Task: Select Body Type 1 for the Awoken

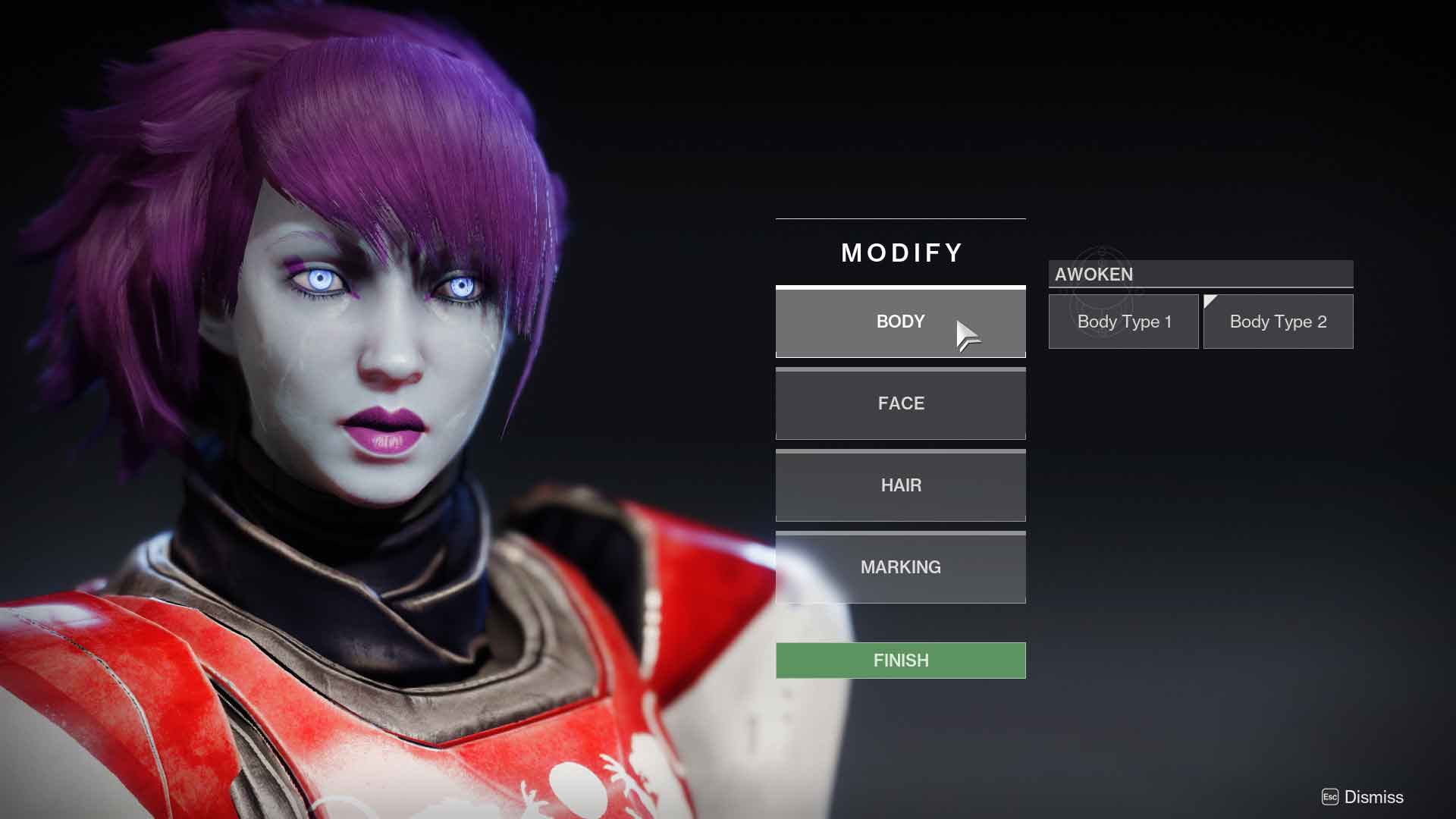Action: pyautogui.click(x=1123, y=321)
